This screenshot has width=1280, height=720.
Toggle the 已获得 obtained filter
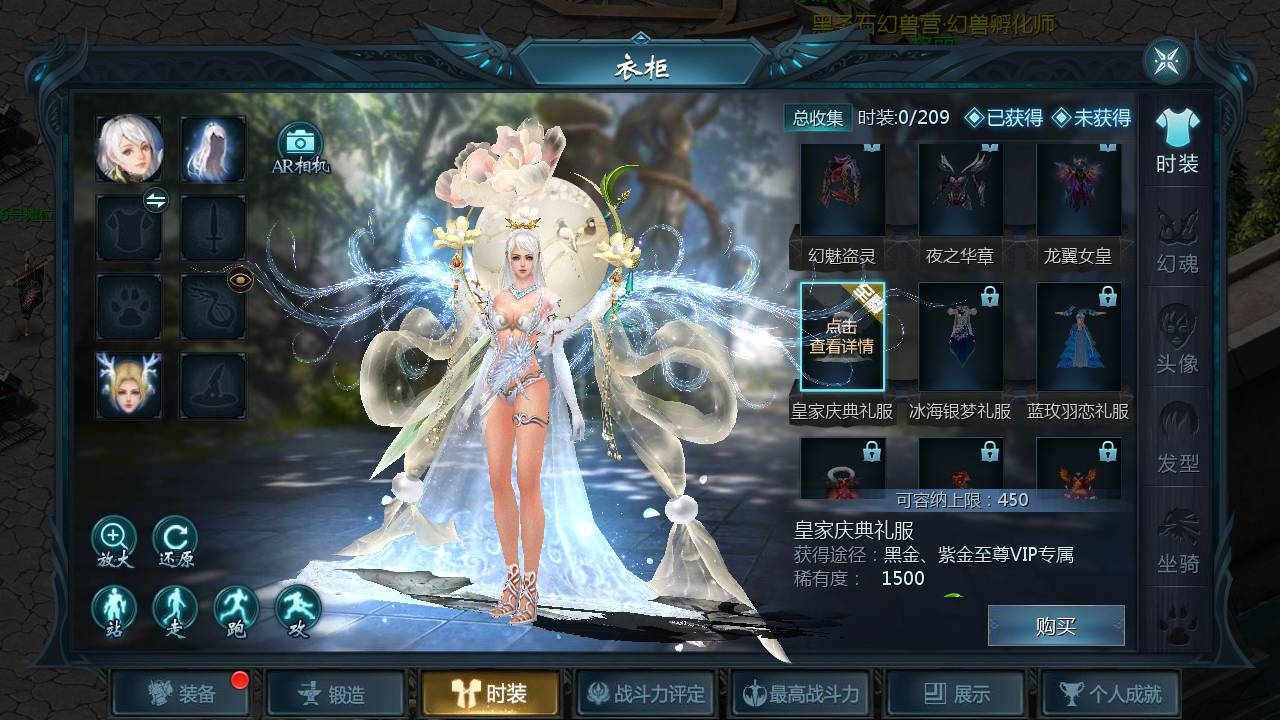[1003, 118]
